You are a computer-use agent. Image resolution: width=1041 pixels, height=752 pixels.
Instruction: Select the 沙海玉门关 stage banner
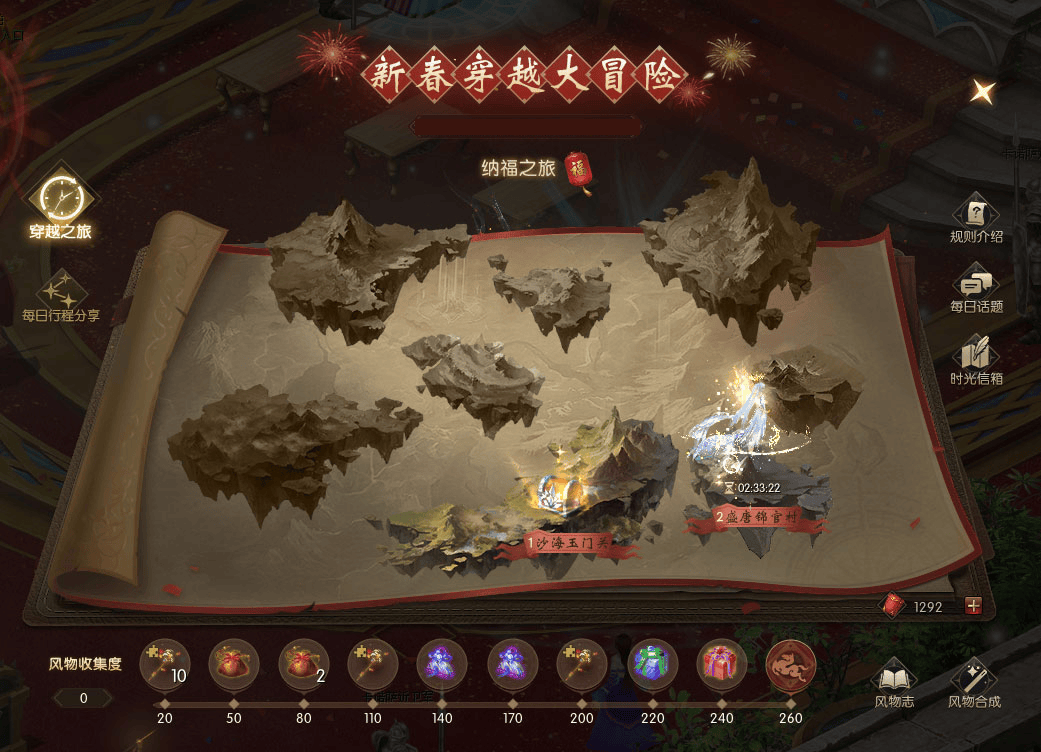[x=568, y=543]
